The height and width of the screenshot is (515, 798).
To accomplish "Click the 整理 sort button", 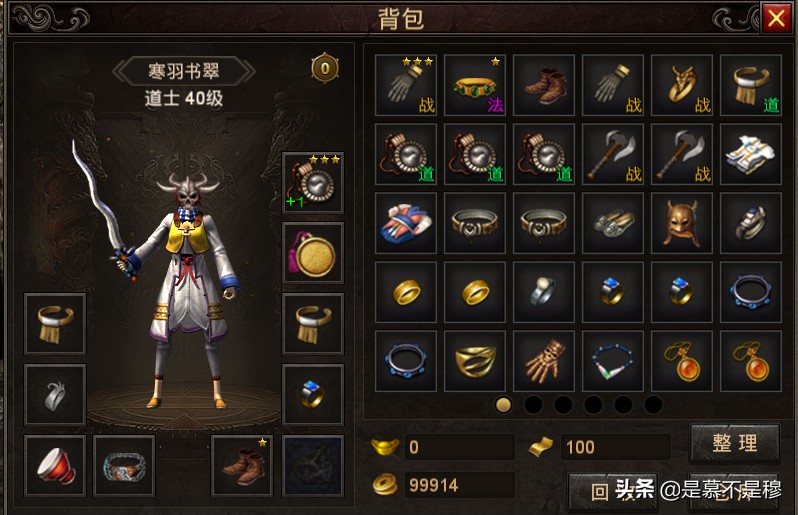I will click(x=735, y=443).
